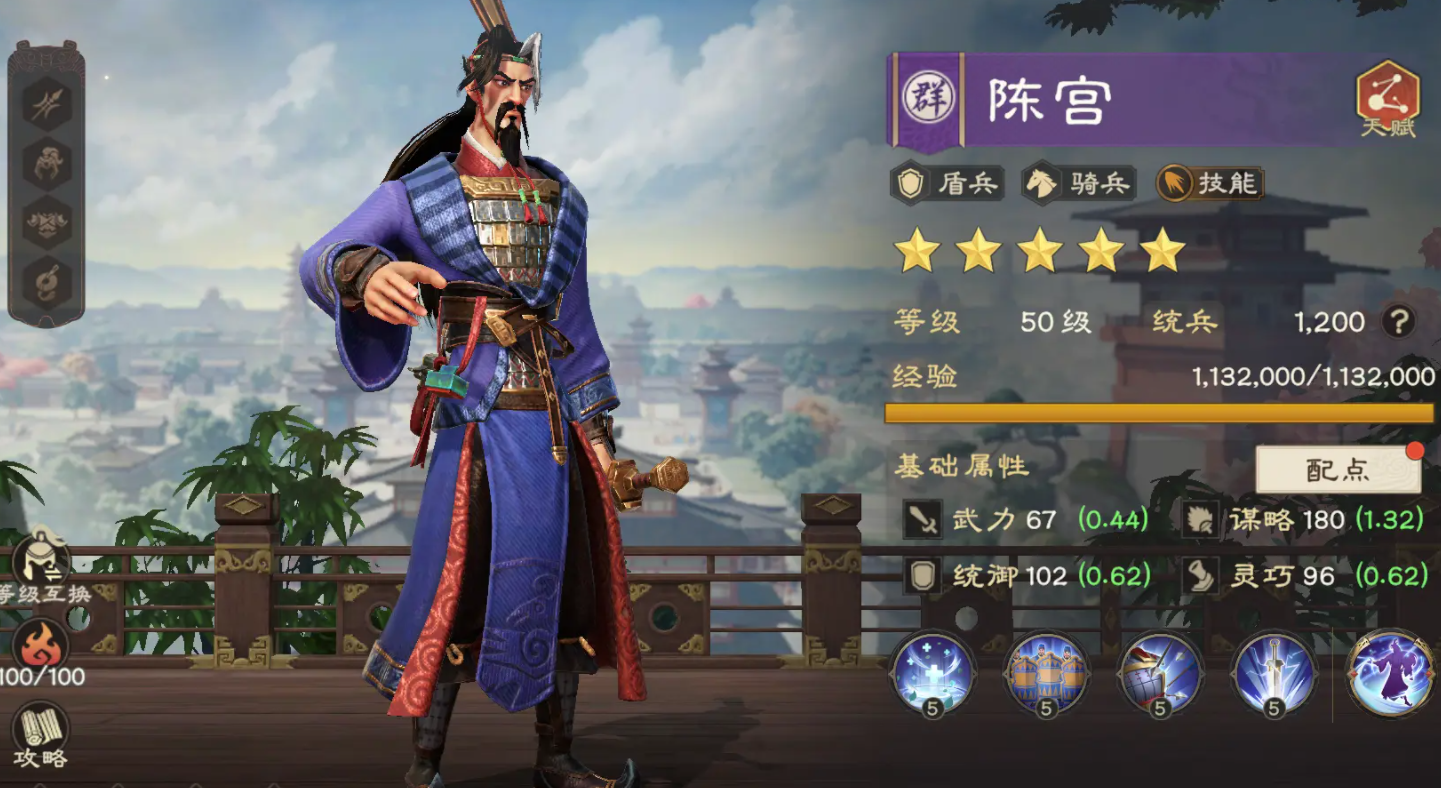
Task: Open the 天赋 talent icon at top right
Action: click(x=1389, y=99)
